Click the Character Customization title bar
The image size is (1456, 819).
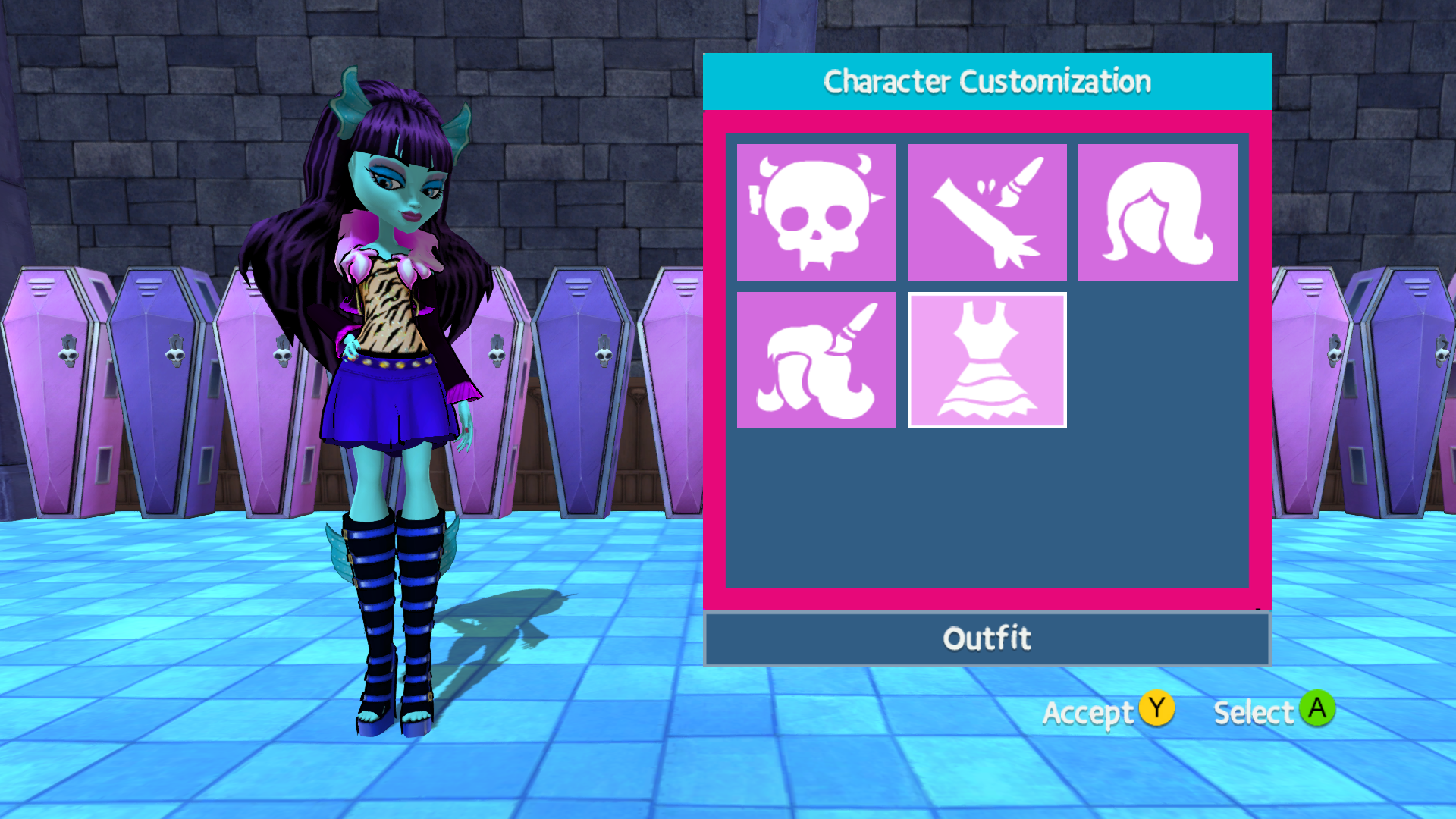(x=987, y=81)
